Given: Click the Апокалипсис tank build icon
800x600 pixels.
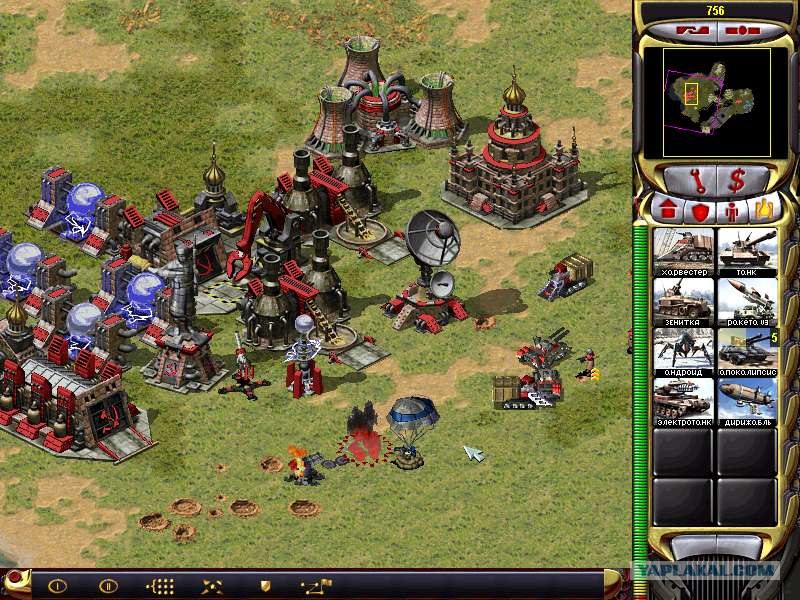Looking at the screenshot, I should coord(746,350).
